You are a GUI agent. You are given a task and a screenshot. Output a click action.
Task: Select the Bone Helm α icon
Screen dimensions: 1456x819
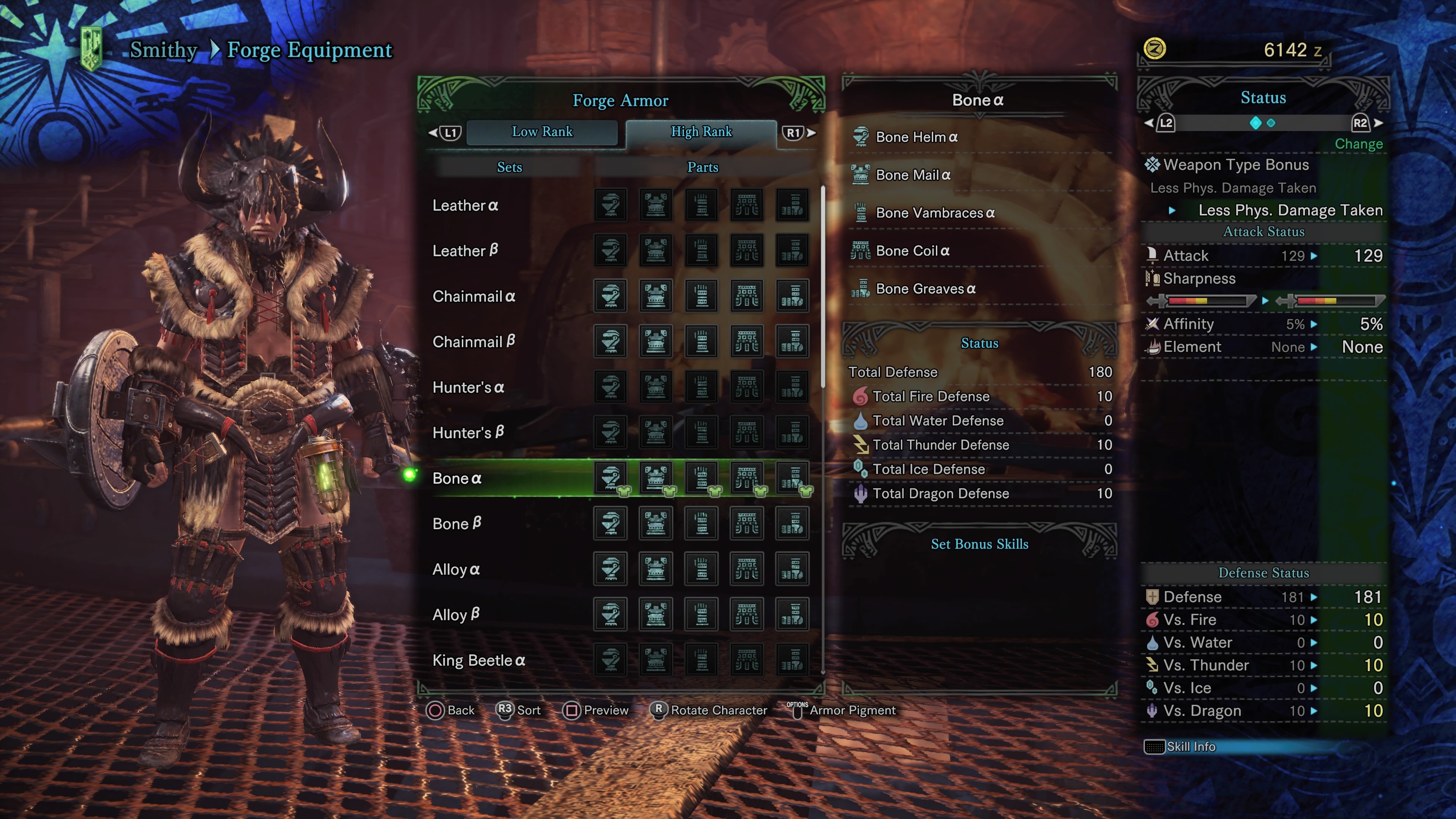[861, 137]
